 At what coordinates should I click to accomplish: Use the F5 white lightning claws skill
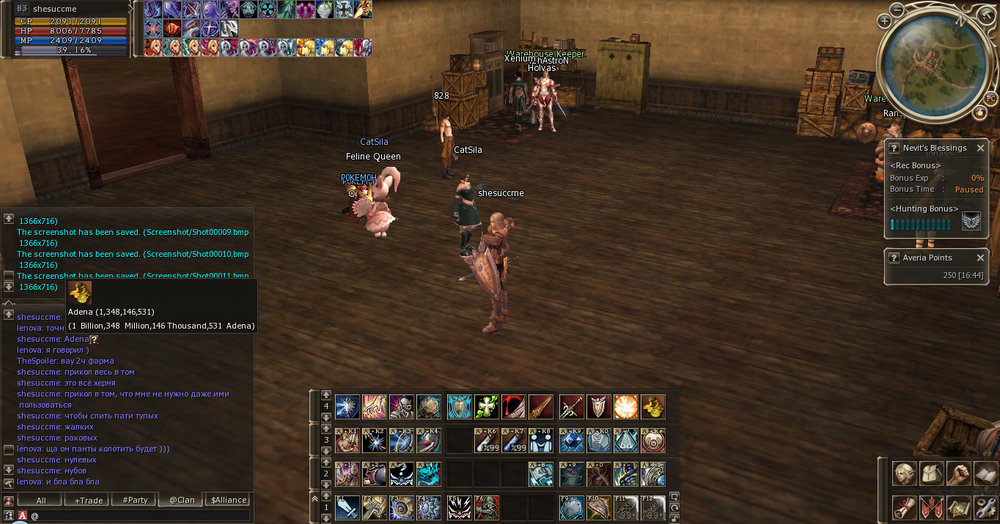460,506
